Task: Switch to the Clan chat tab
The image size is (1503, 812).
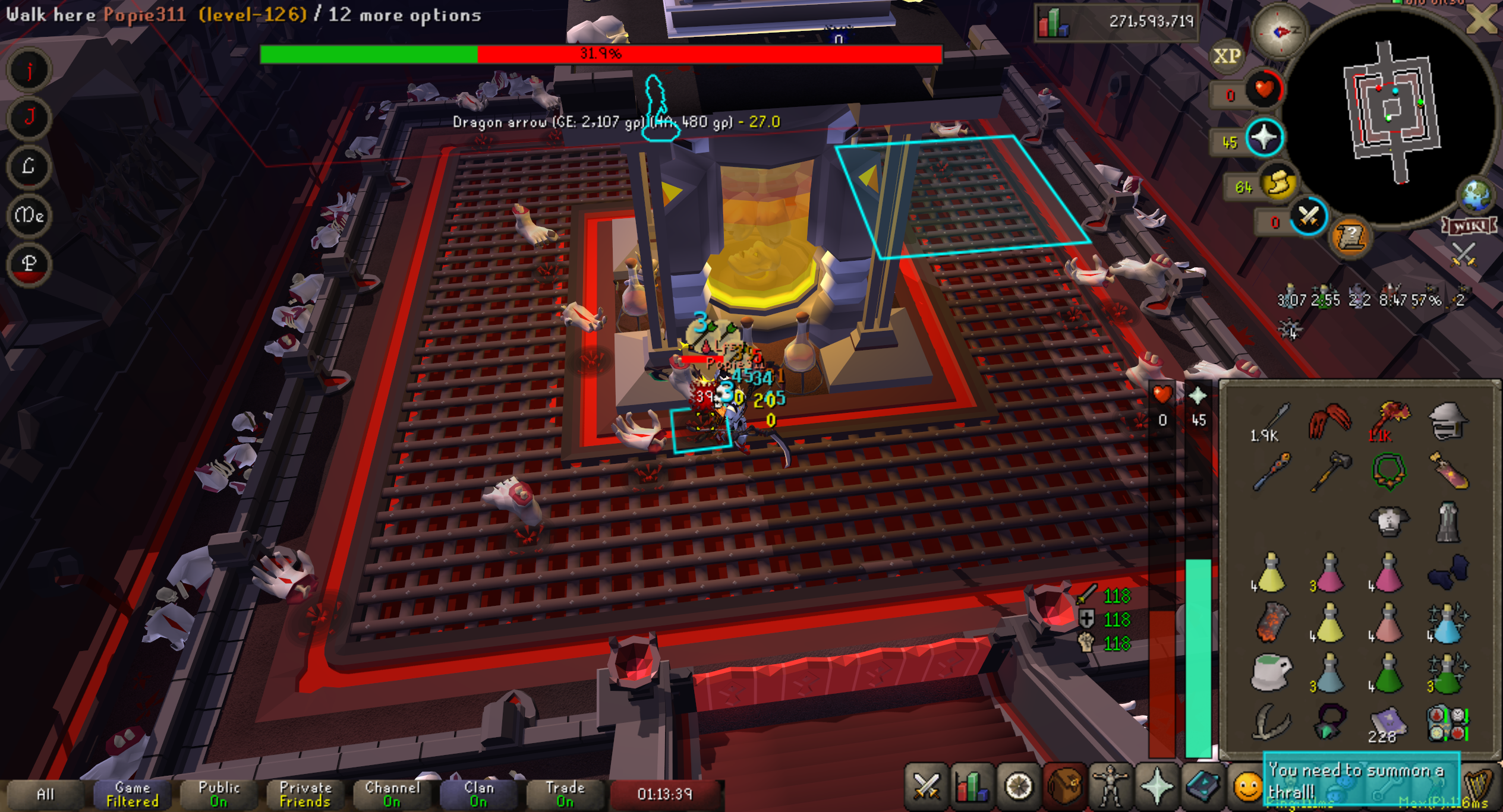Action: [478, 794]
